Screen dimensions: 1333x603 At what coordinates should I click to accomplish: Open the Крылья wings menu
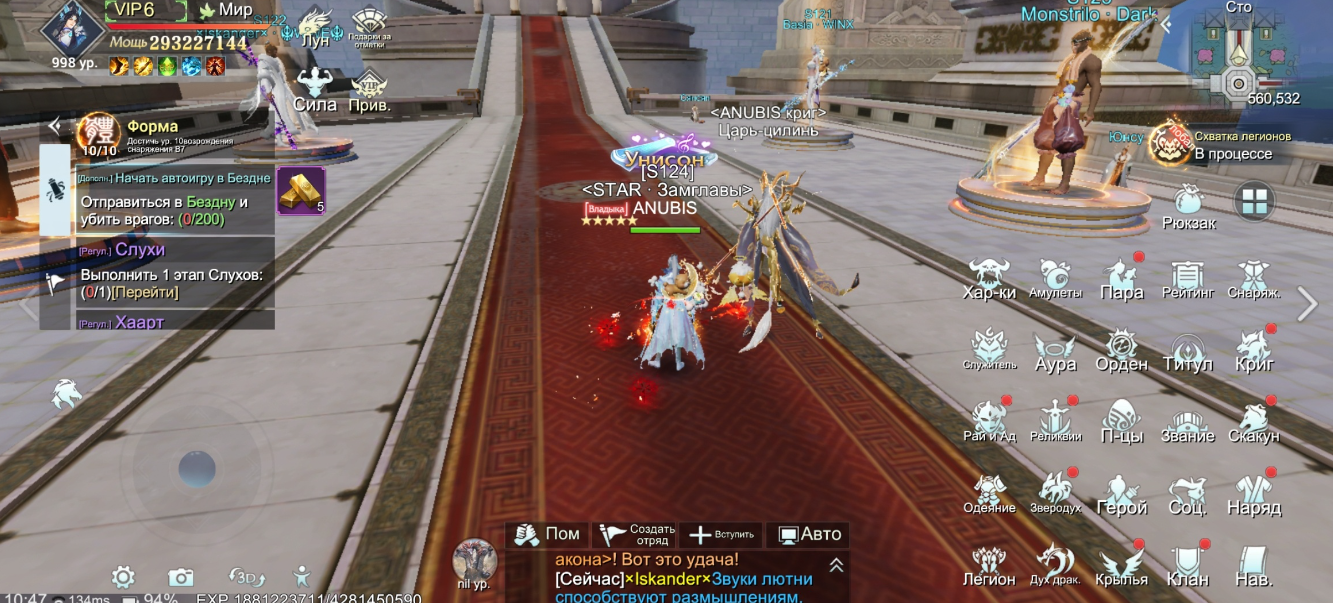click(1121, 566)
